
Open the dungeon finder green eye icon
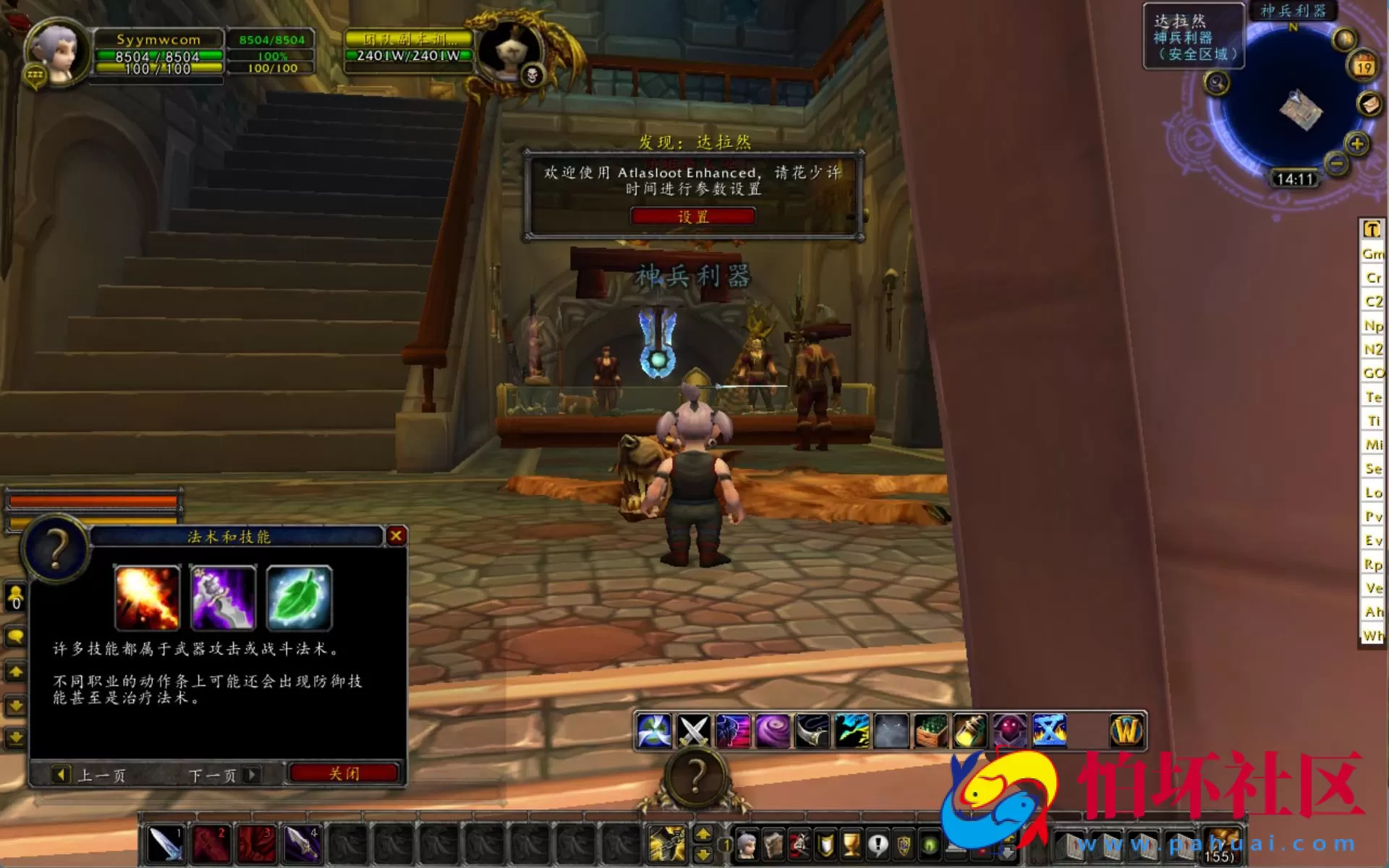[x=928, y=846]
